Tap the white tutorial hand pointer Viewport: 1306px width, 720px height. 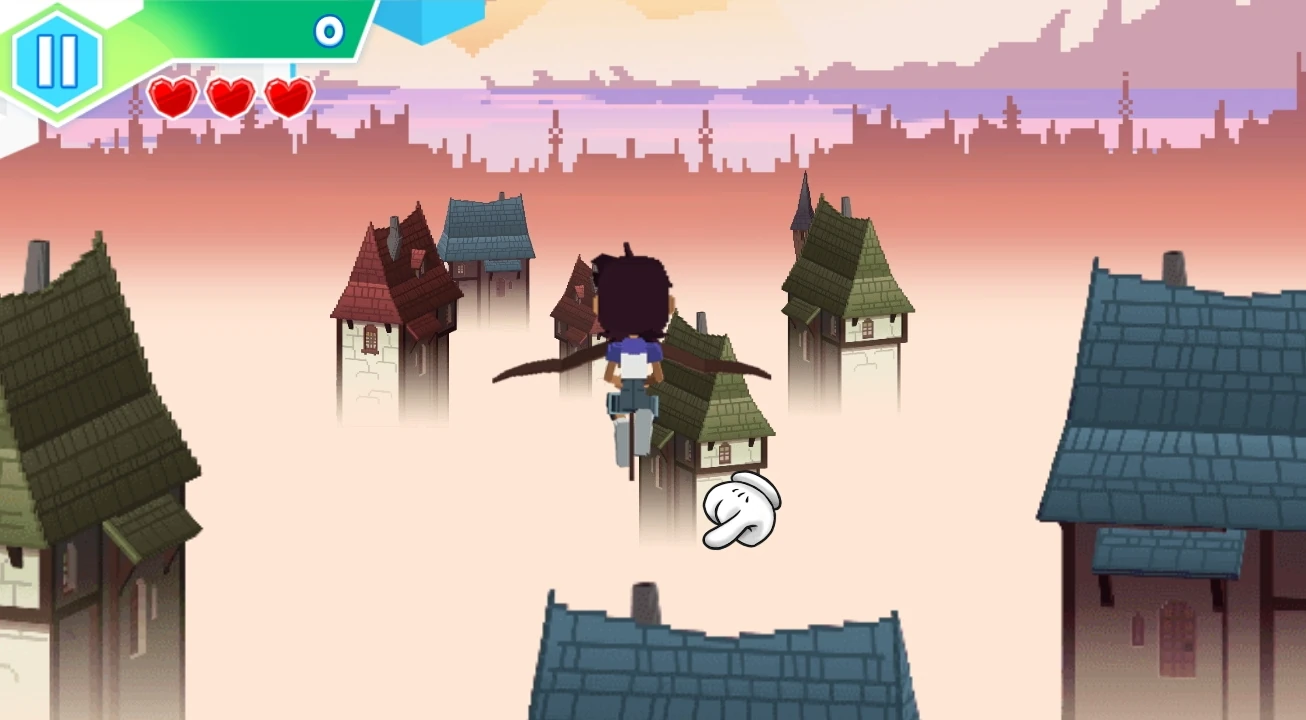coord(741,511)
